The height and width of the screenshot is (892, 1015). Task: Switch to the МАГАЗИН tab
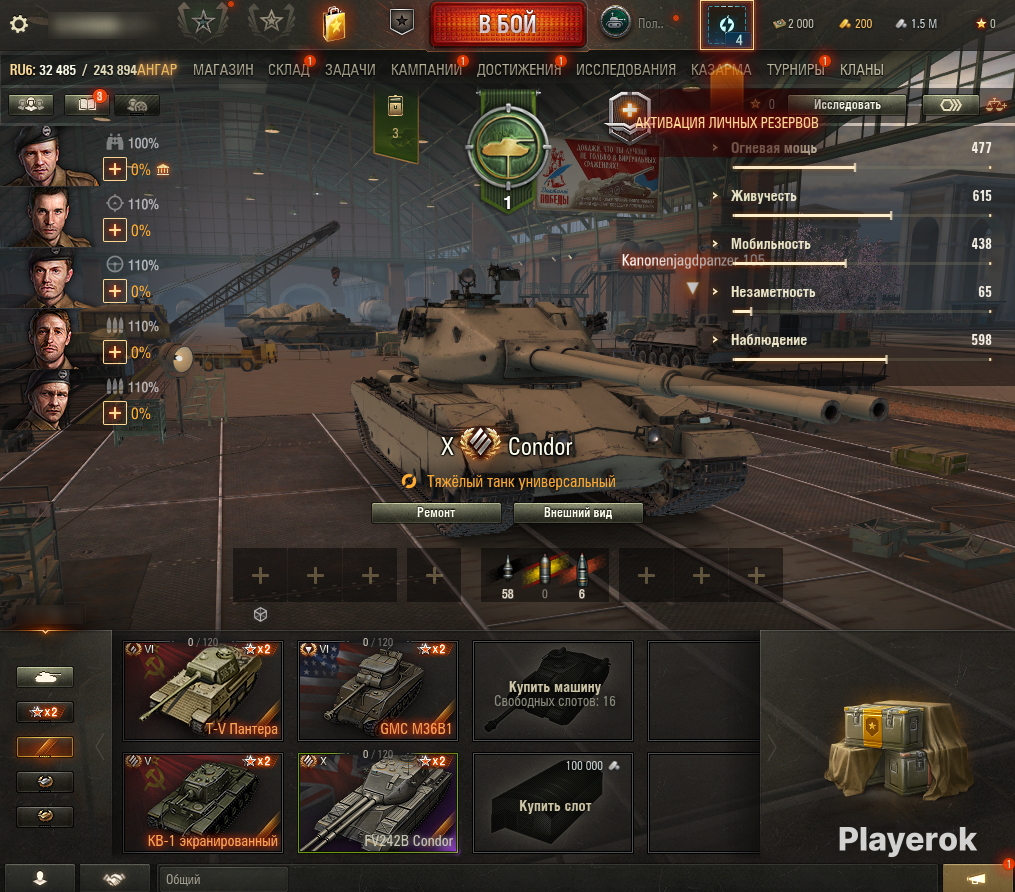(223, 70)
